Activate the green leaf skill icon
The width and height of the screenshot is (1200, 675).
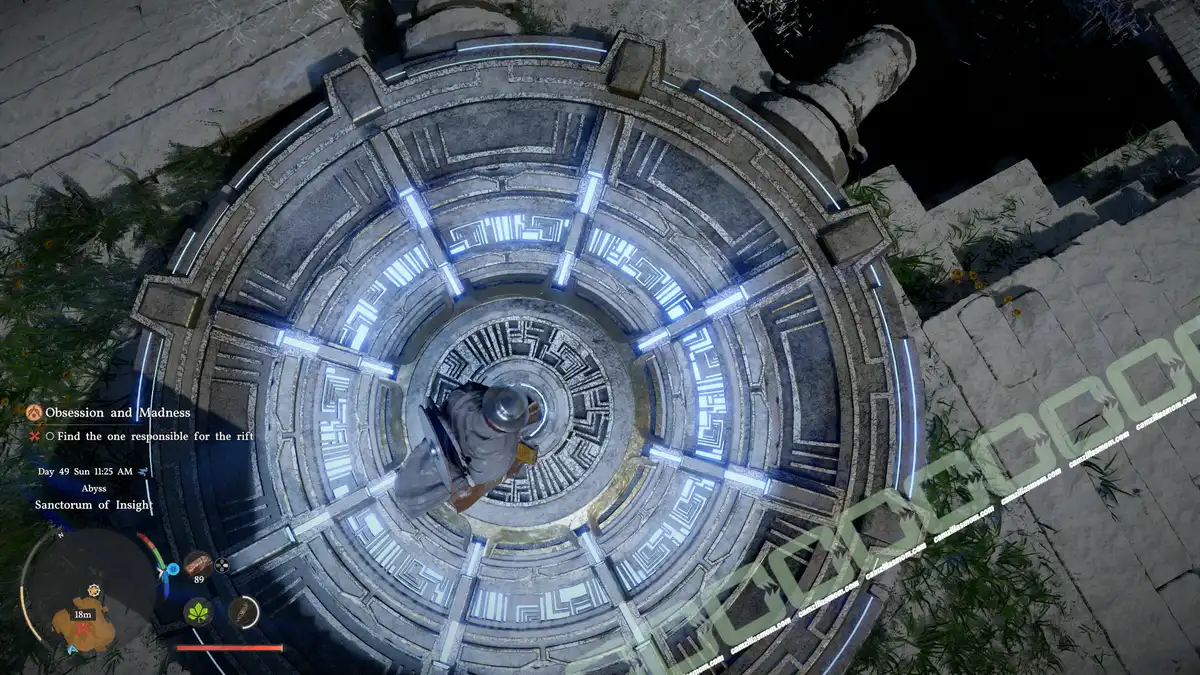(197, 611)
